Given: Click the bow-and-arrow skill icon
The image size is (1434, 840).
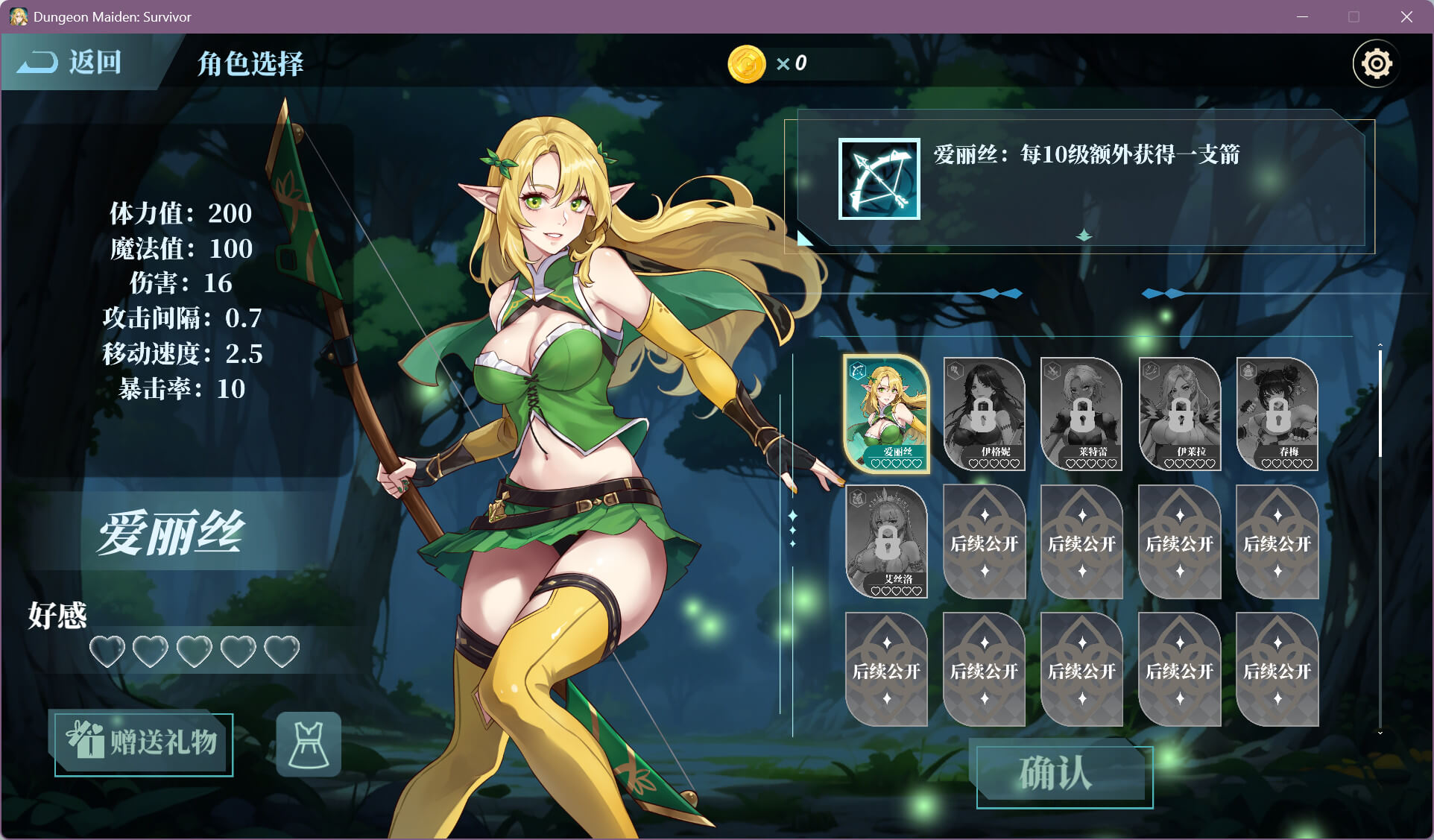Looking at the screenshot, I should [879, 179].
